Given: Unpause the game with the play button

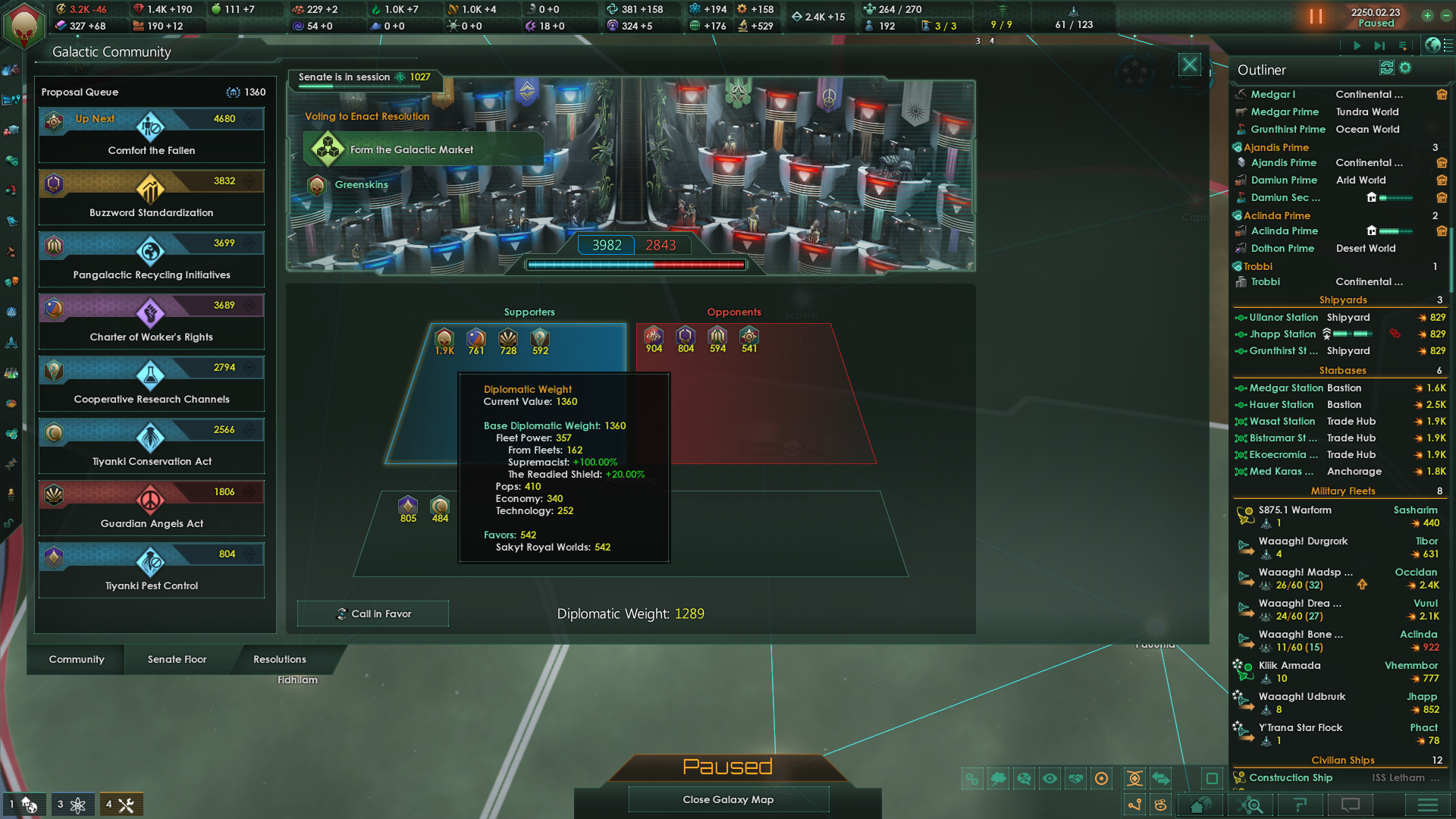Looking at the screenshot, I should [1357, 45].
